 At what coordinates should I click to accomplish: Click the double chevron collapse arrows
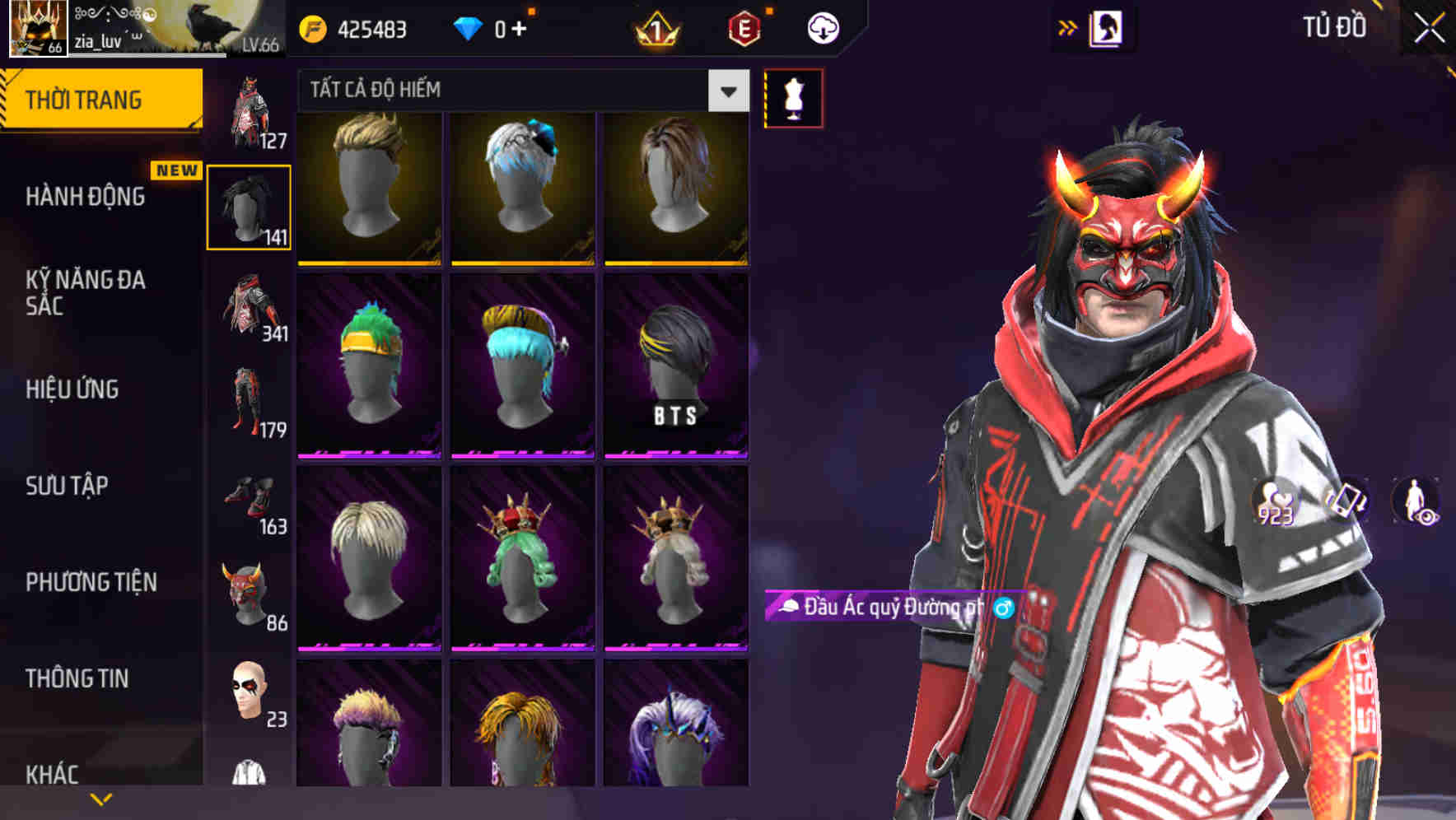[1068, 26]
